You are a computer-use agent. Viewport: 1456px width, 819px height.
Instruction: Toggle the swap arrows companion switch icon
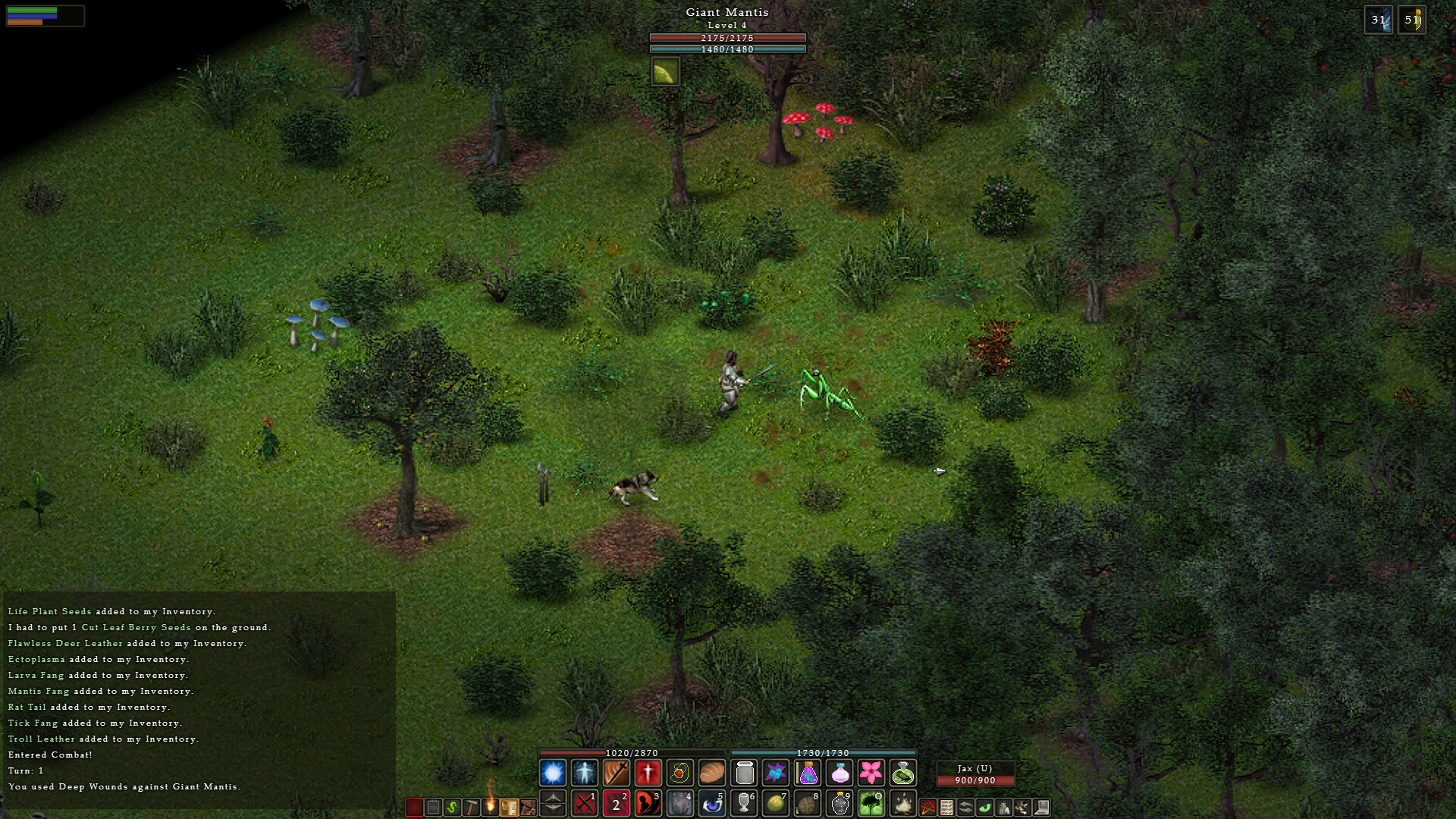(x=965, y=807)
